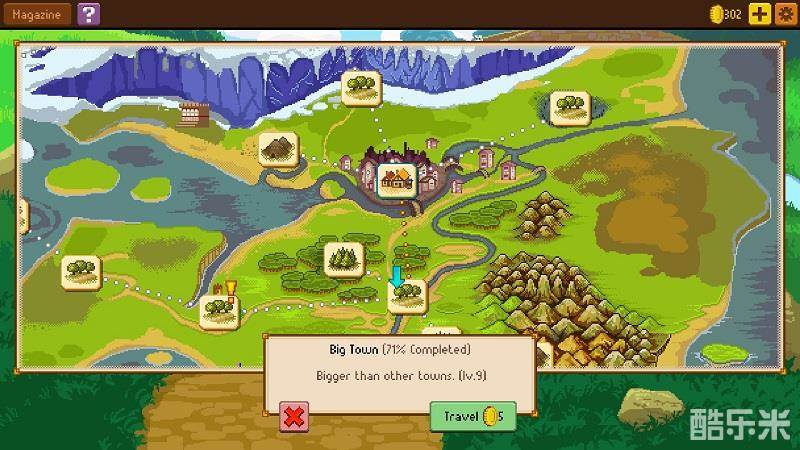The height and width of the screenshot is (450, 800).
Task: Open settings with the gear button
Action: [785, 14]
